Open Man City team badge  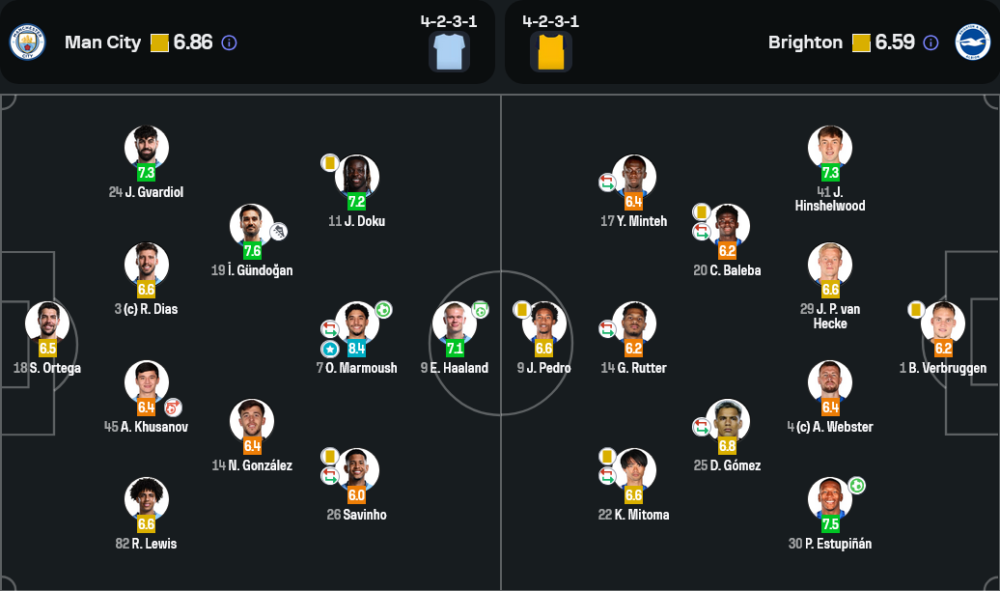click(27, 42)
